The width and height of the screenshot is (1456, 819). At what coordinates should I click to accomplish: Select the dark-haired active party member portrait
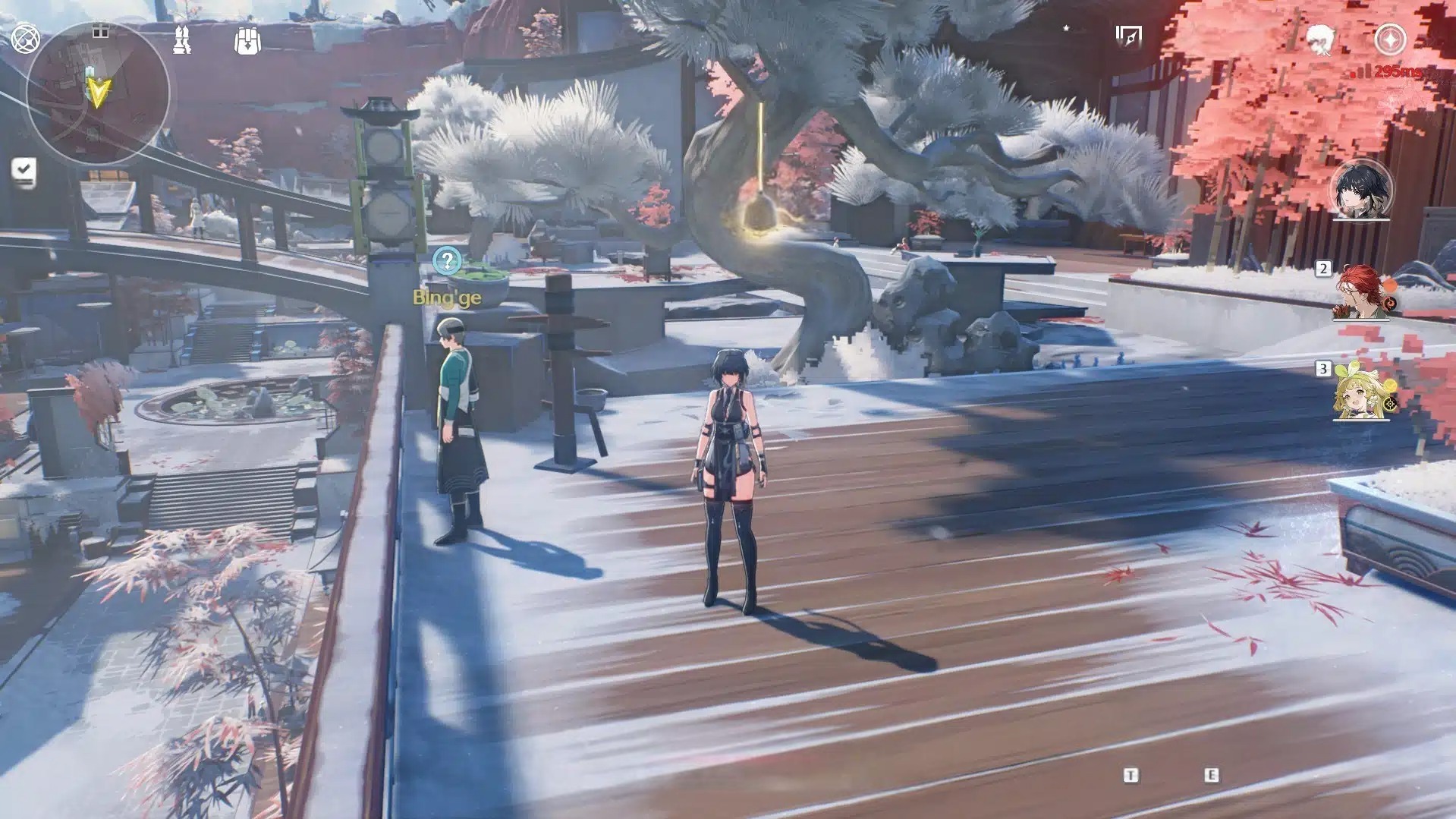click(1361, 190)
